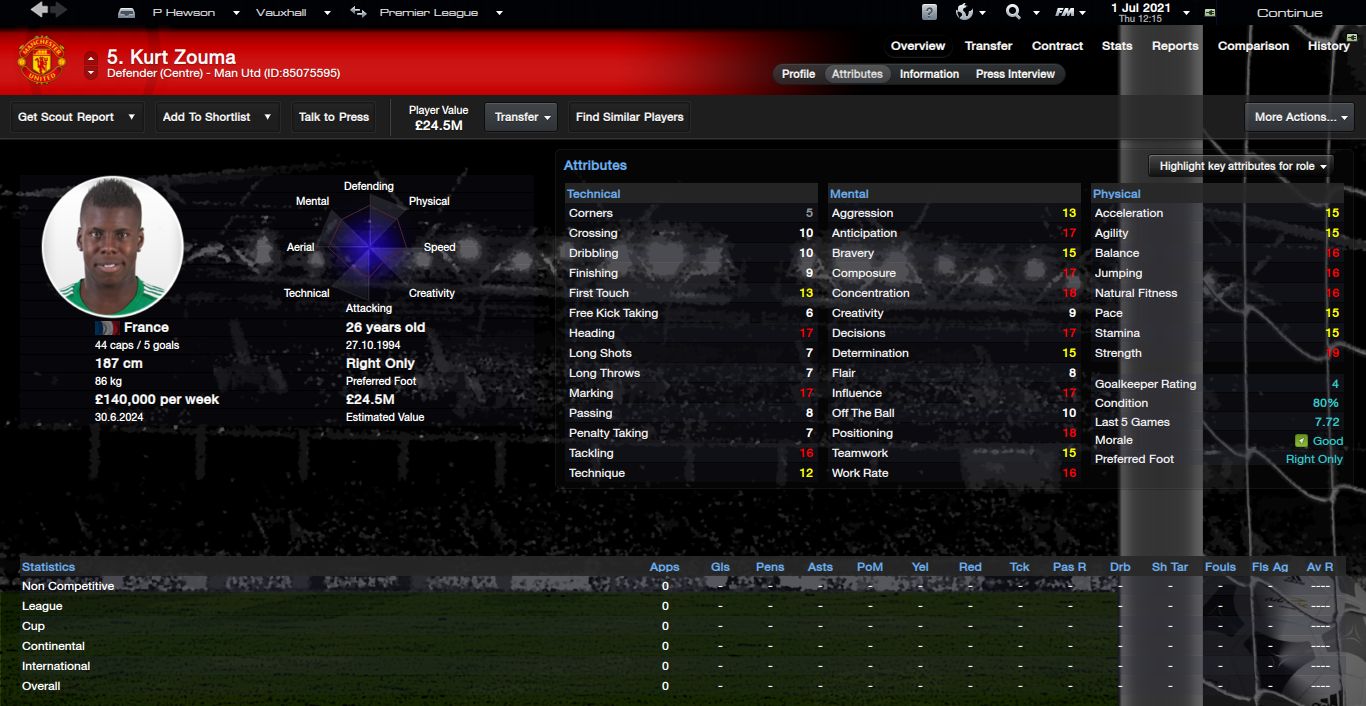View the Stats section
The width and height of the screenshot is (1366, 706).
1117,46
